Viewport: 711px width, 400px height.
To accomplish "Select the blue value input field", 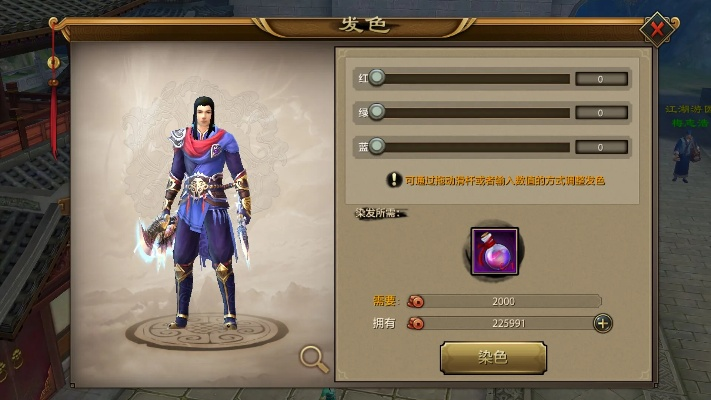I will [x=602, y=147].
